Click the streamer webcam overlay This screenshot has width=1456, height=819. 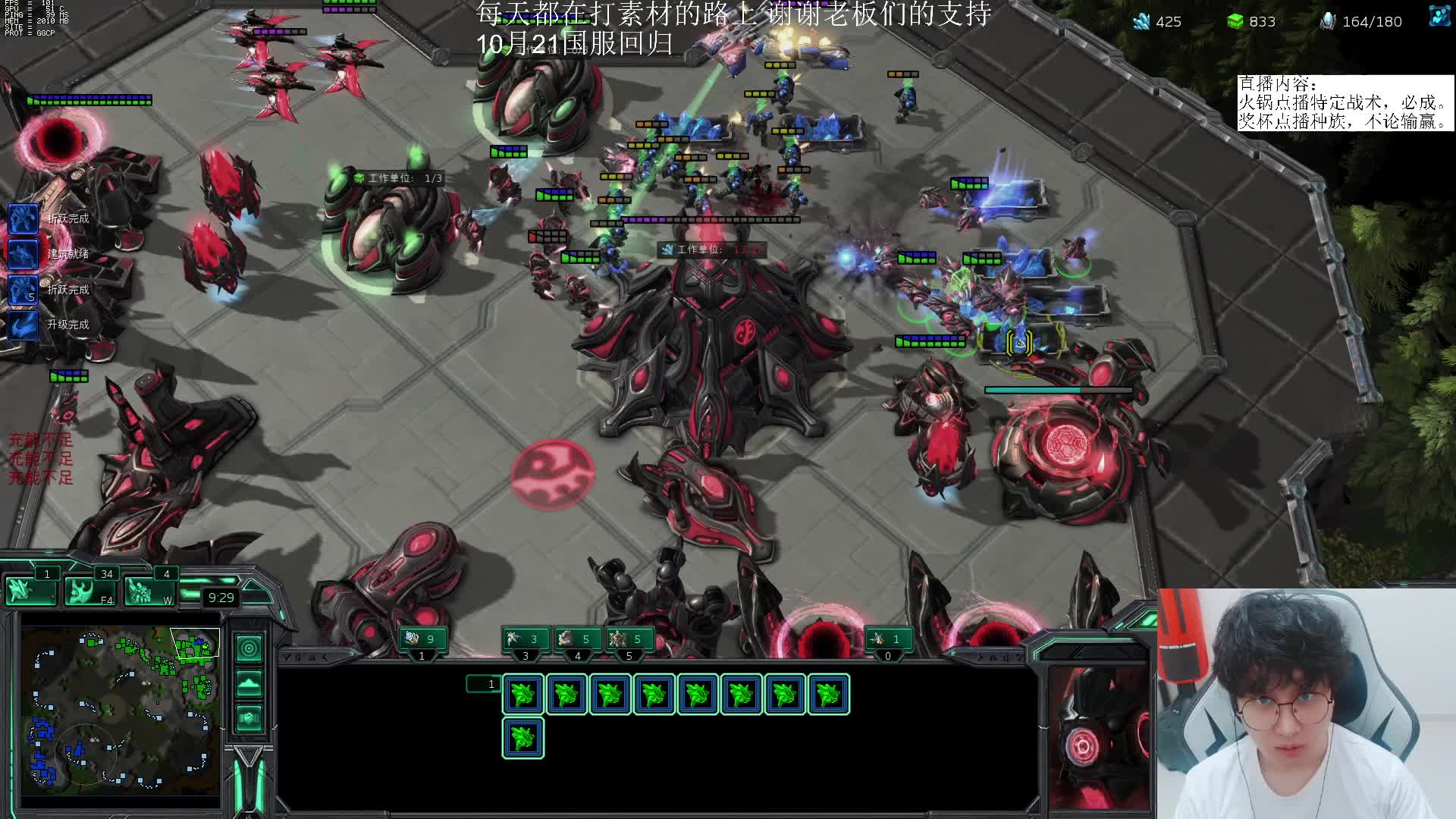(1304, 705)
